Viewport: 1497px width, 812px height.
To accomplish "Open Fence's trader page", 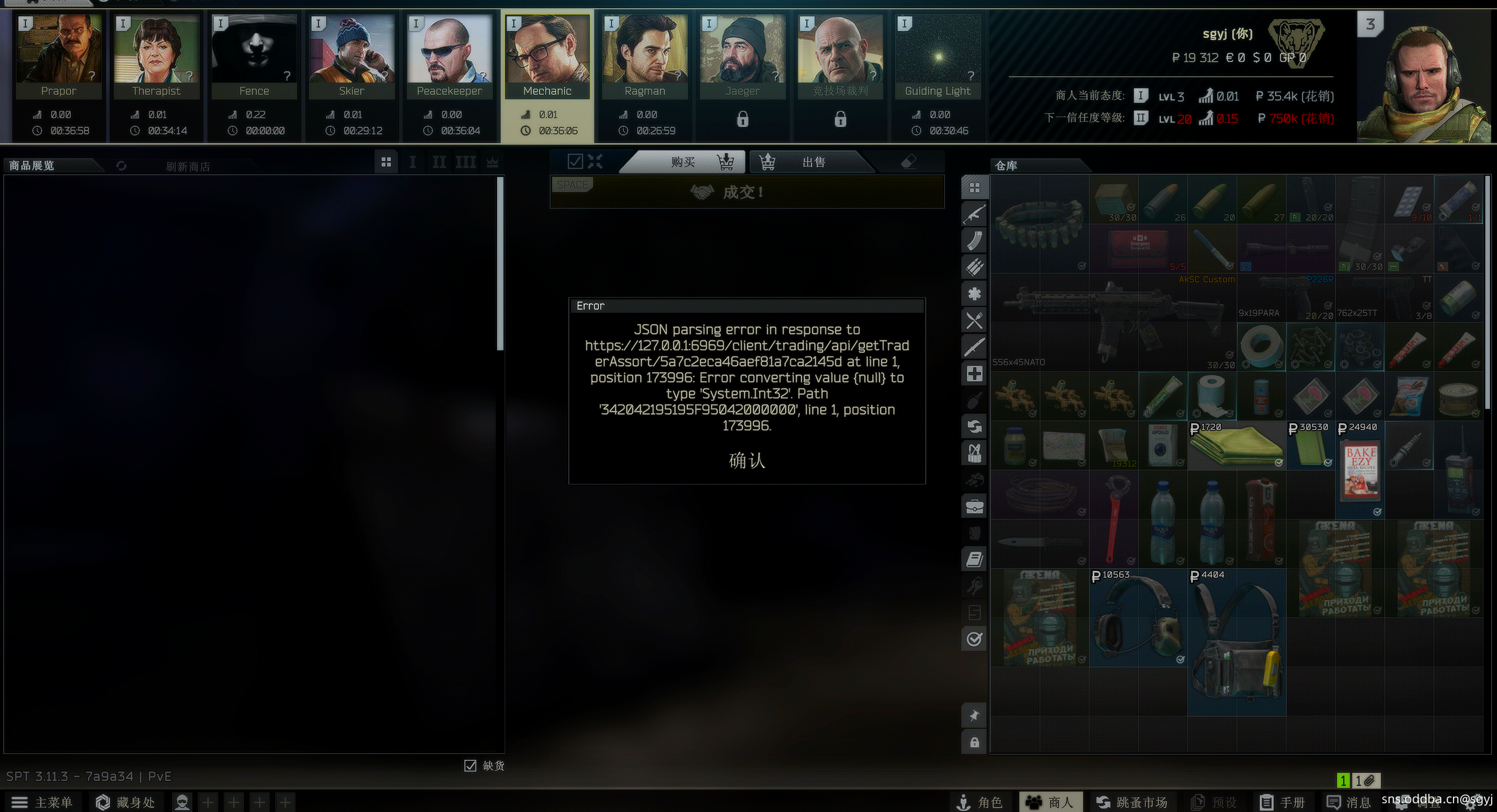I will (254, 56).
